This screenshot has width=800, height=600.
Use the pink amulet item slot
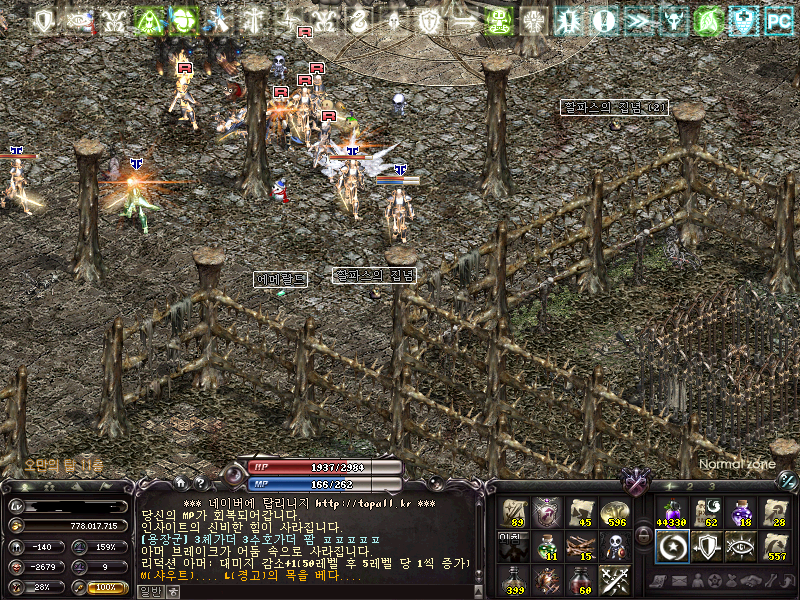tap(547, 512)
